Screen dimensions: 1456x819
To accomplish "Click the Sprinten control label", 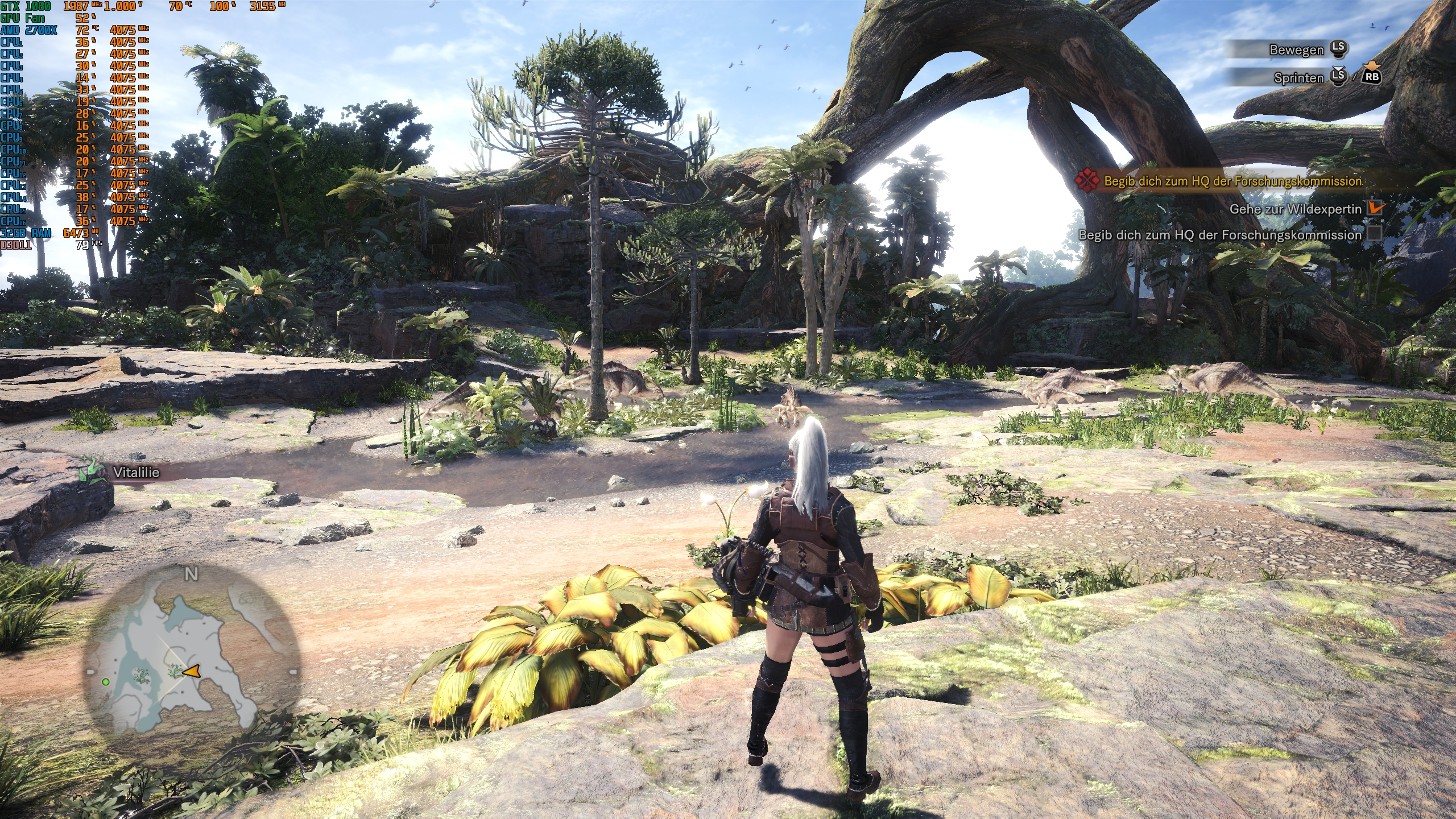I will (x=1297, y=79).
